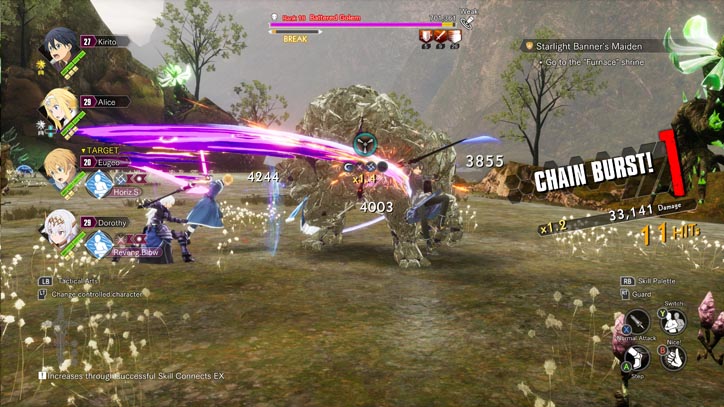
Task: Use the Normal Attack sword icon
Action: 638,322
